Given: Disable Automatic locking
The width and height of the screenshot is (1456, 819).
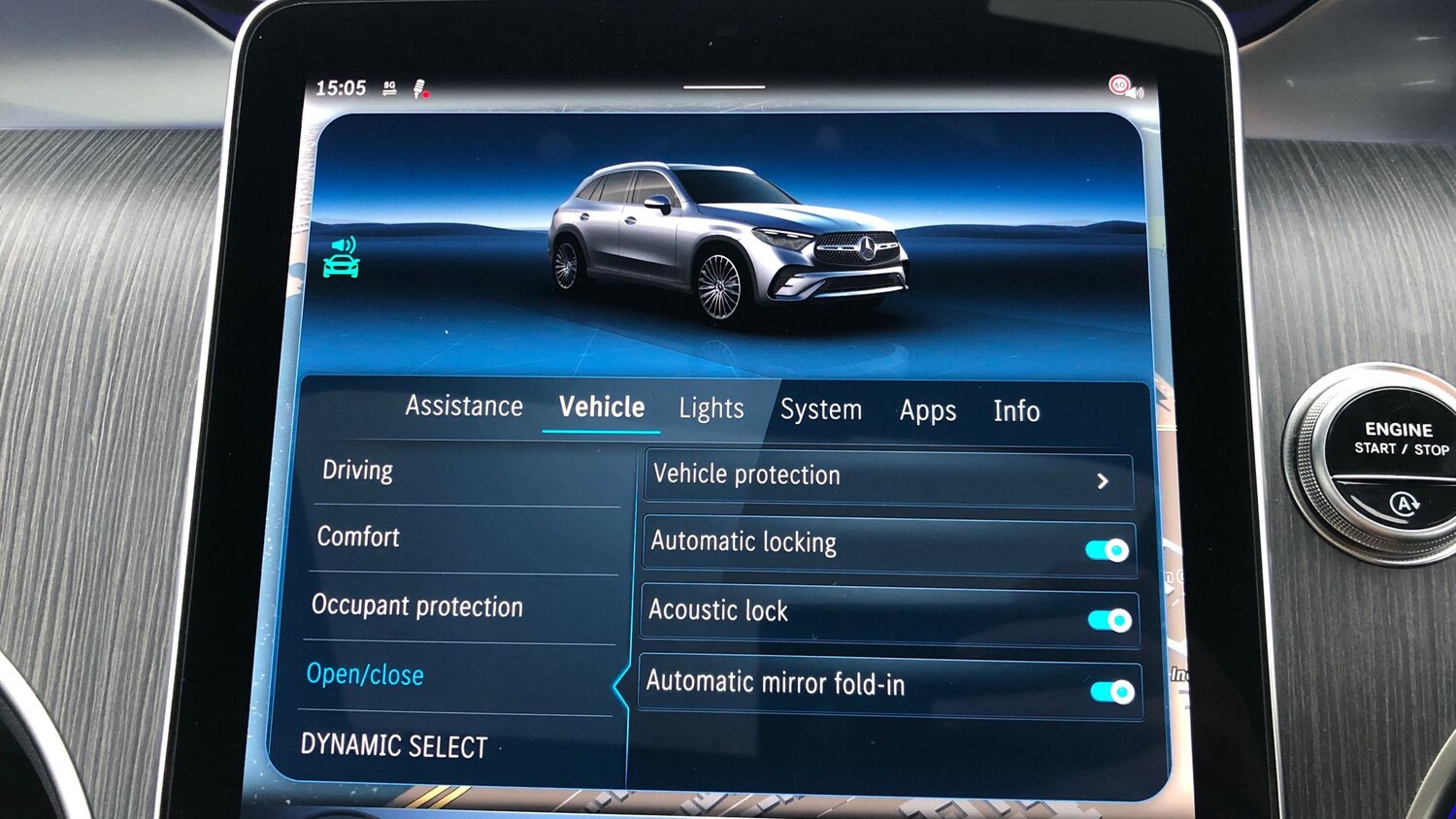Looking at the screenshot, I should point(1106,550).
